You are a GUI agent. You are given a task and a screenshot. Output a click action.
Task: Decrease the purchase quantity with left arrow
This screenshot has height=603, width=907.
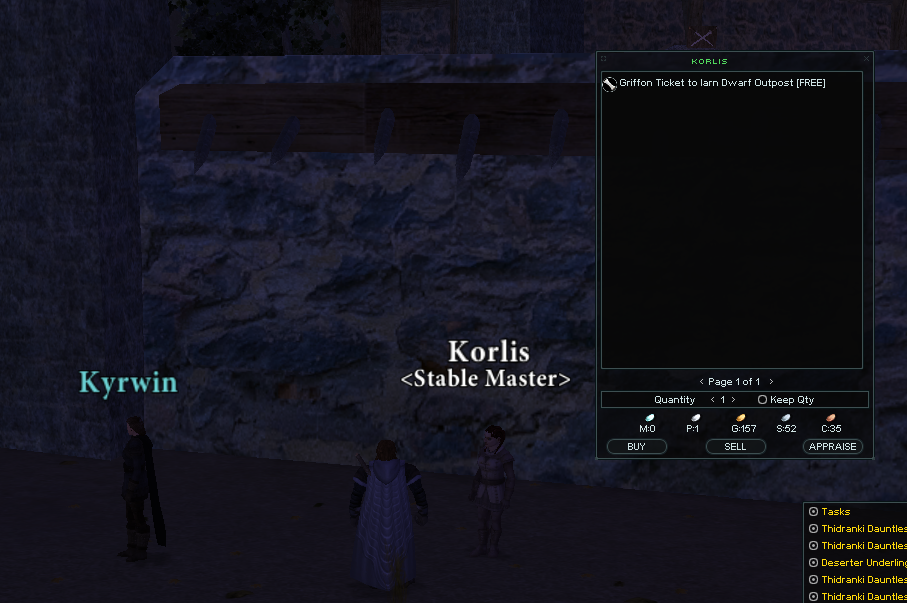pyautogui.click(x=711, y=400)
